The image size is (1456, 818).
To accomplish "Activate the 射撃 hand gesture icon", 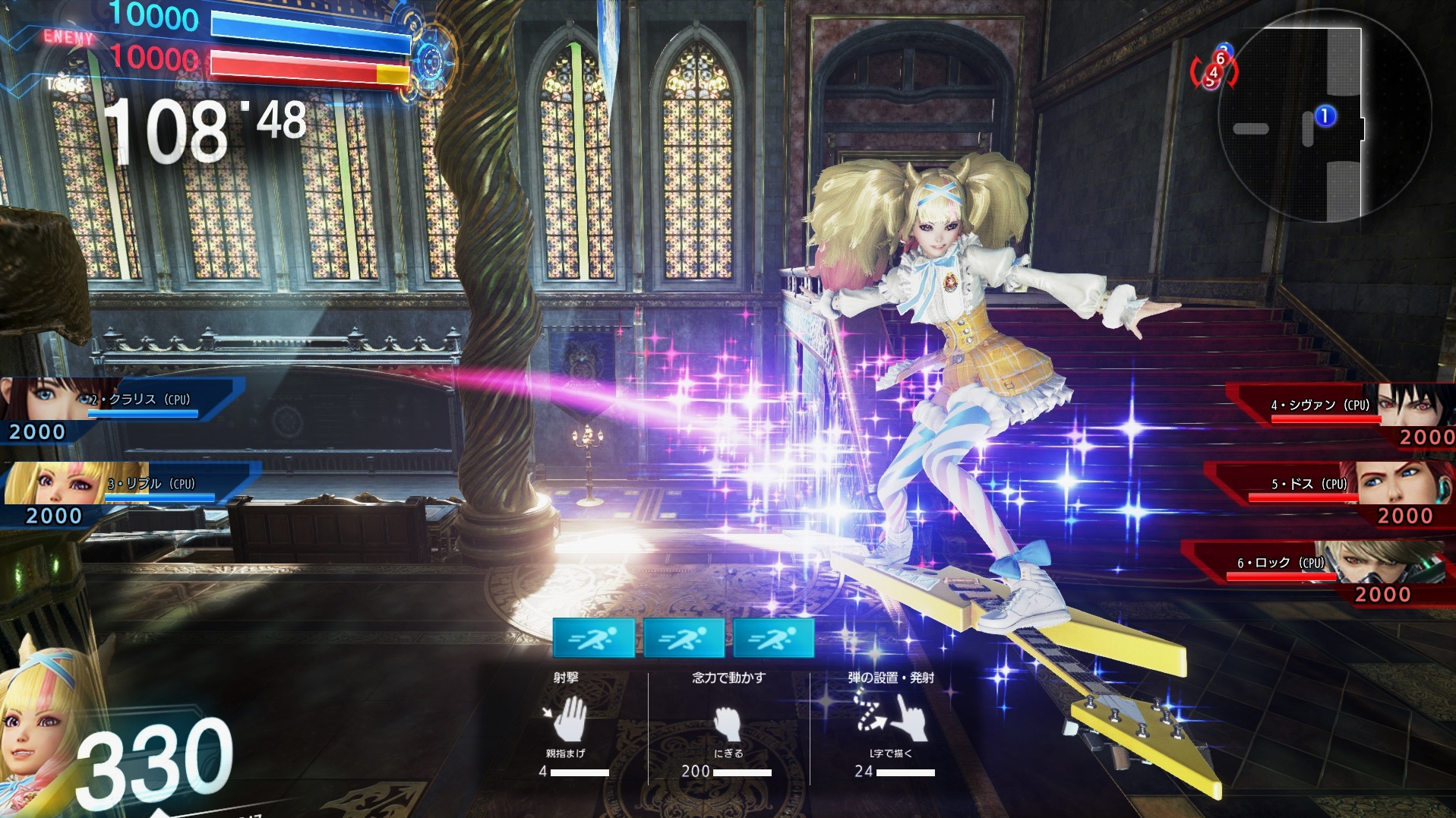I will coord(566,719).
